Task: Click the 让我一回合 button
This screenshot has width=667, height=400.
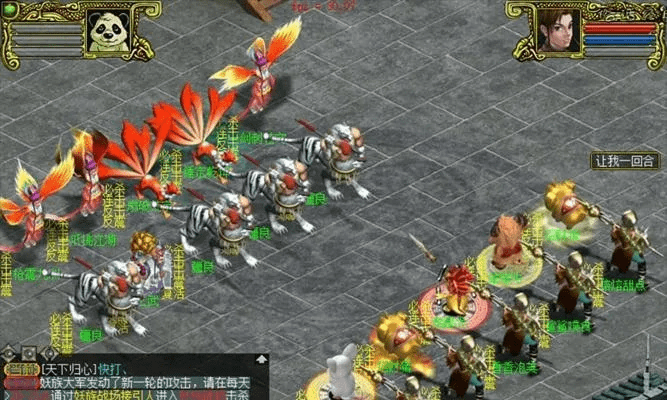Action: click(625, 160)
